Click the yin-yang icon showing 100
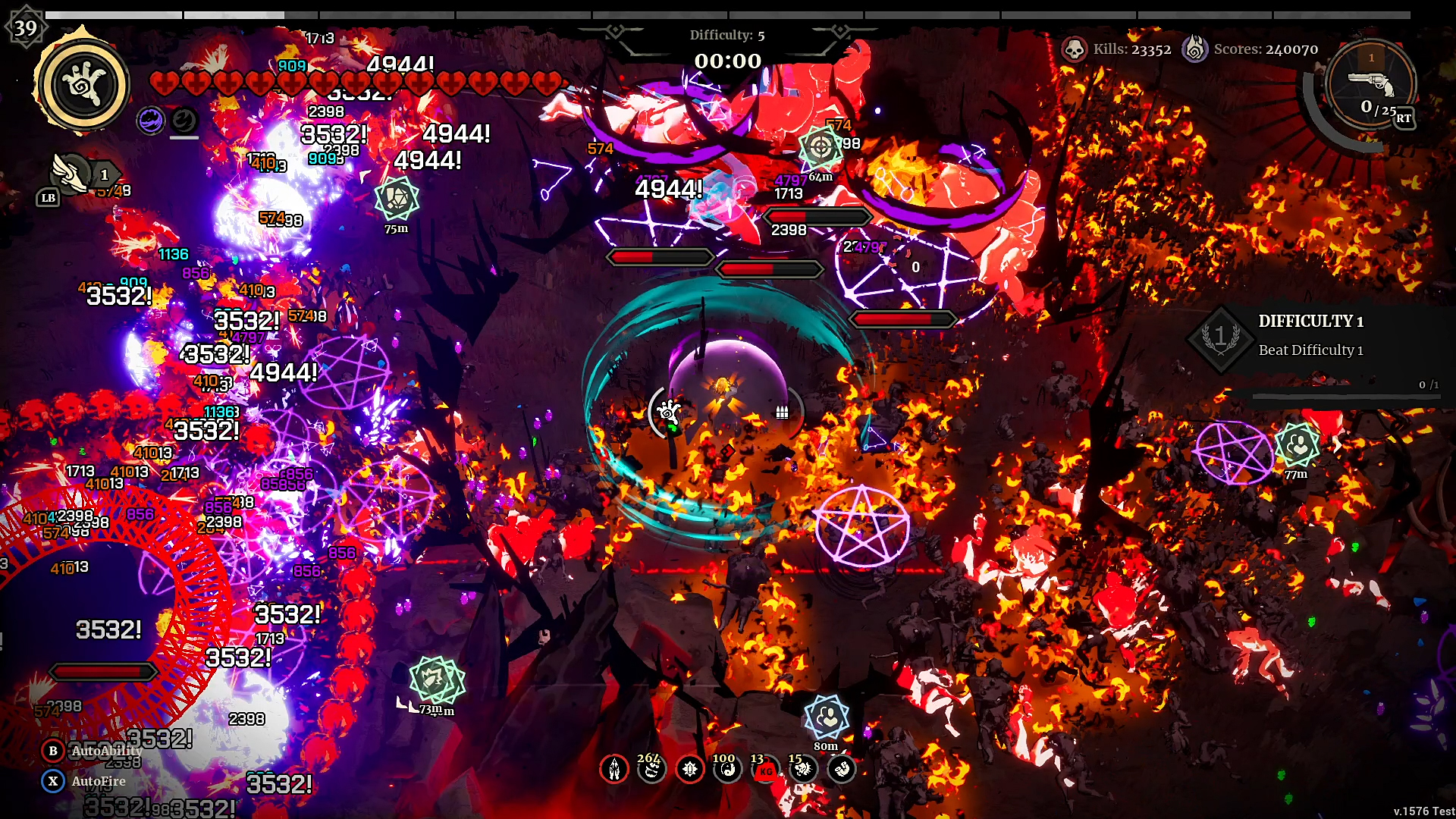The height and width of the screenshot is (819, 1456). (726, 769)
